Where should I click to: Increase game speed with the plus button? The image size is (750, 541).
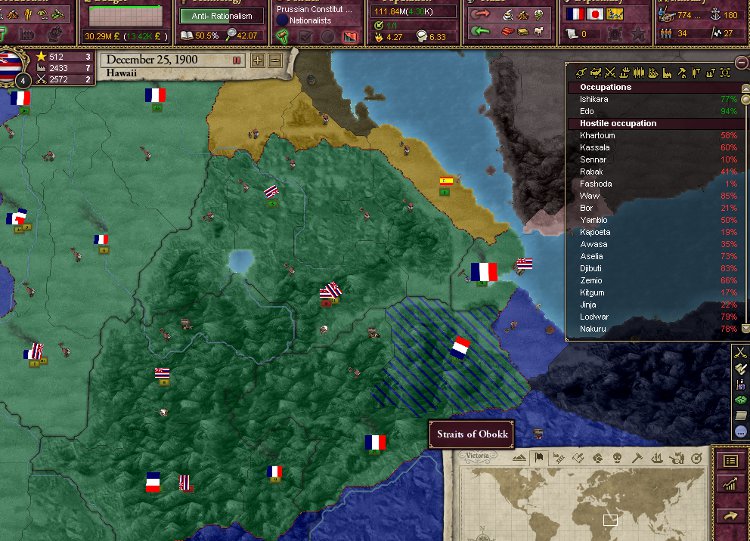pos(258,60)
